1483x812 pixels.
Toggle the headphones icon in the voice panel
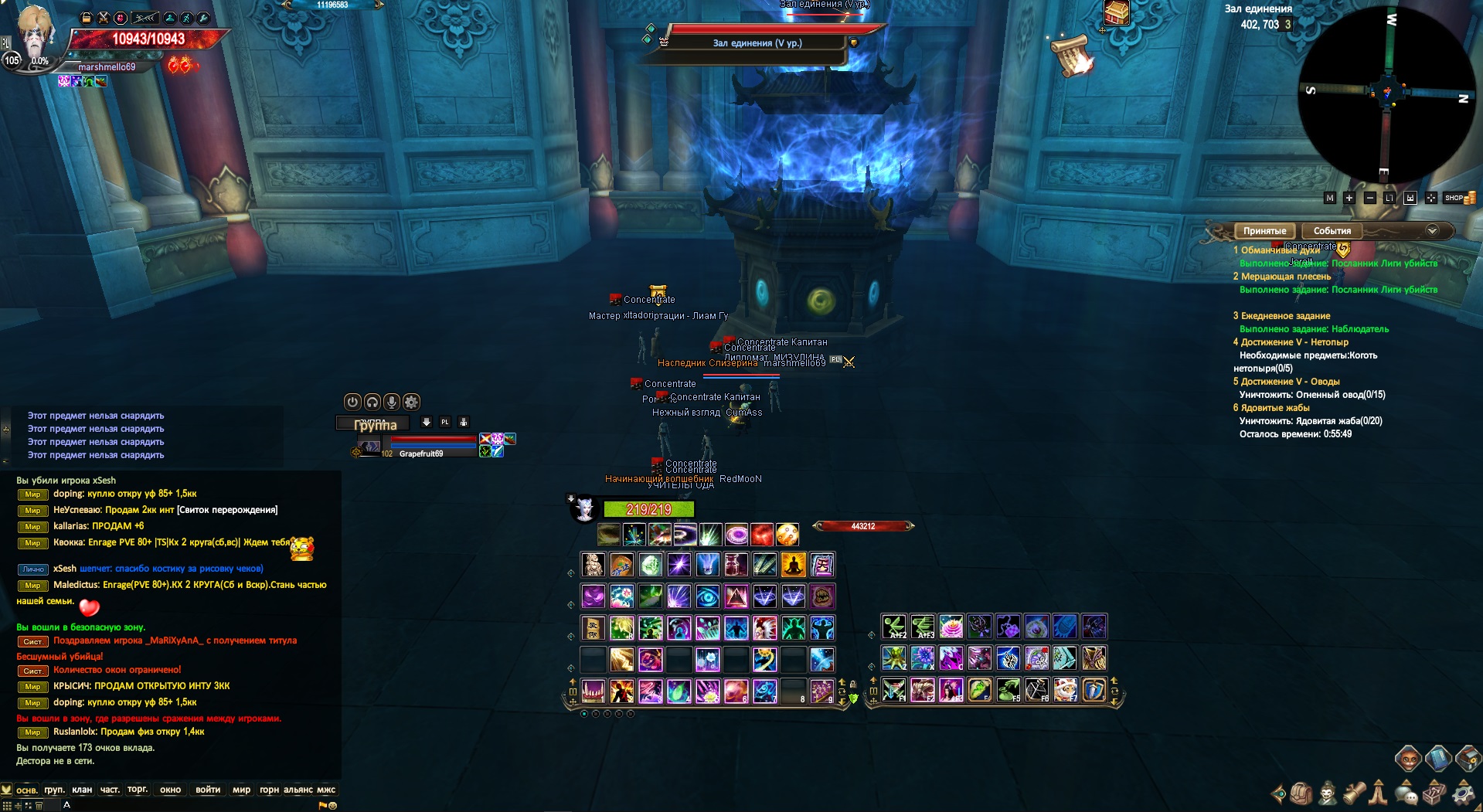[372, 402]
